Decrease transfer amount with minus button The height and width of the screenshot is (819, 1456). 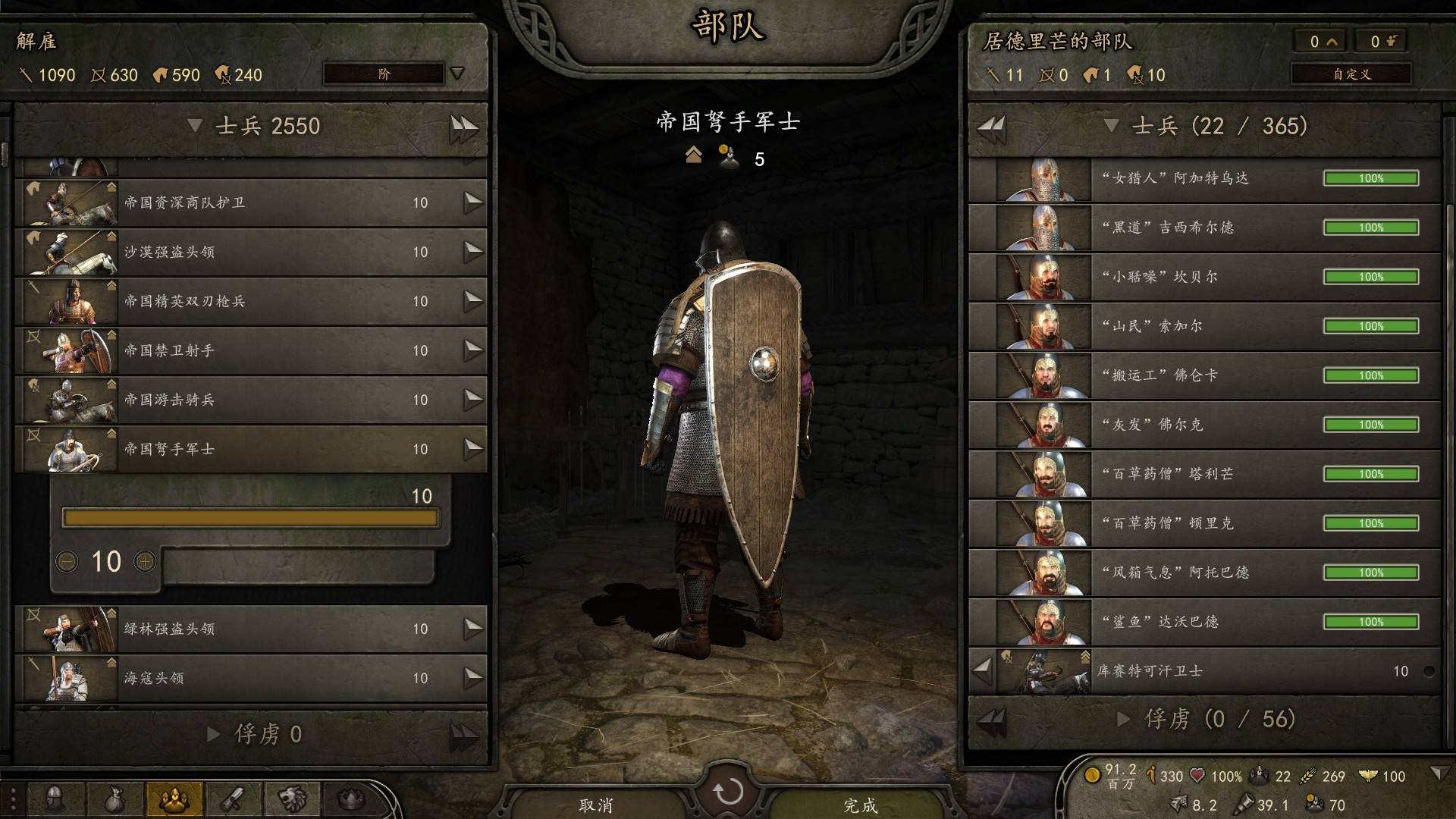click(67, 562)
